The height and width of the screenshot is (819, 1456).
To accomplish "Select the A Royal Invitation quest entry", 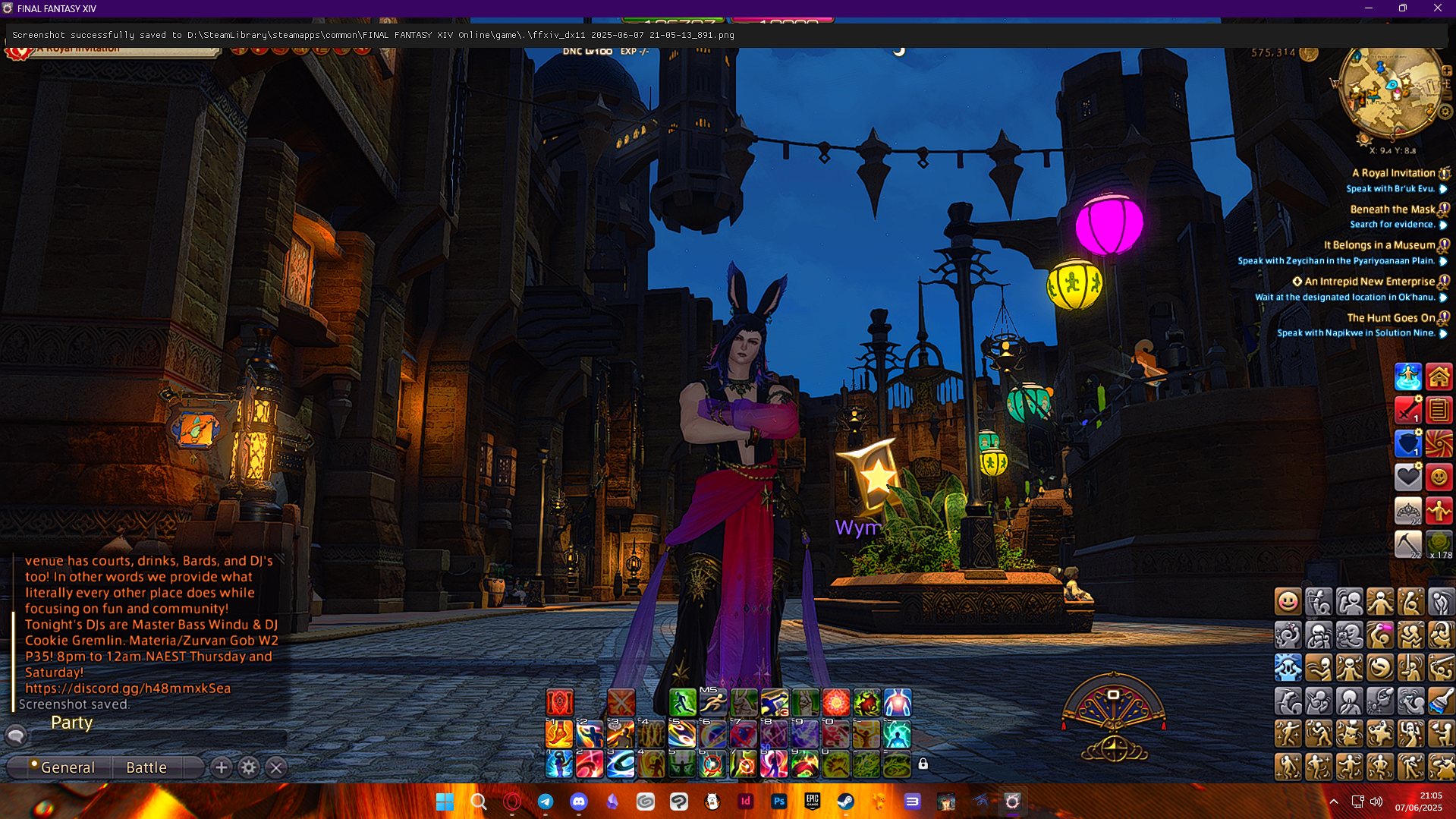I will point(1393,173).
